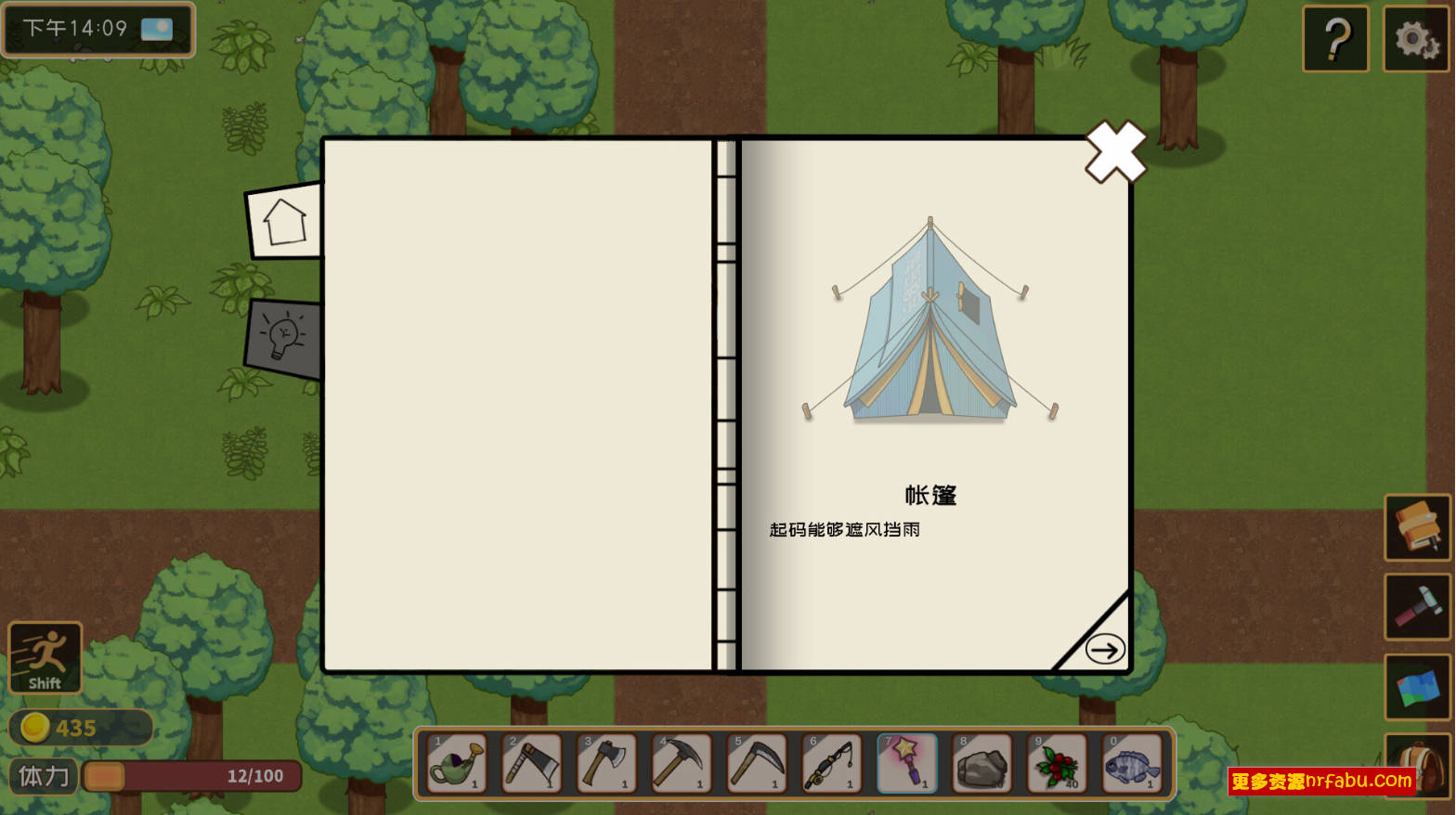
Task: Click the 体力 stamina bar
Action: click(x=190, y=776)
